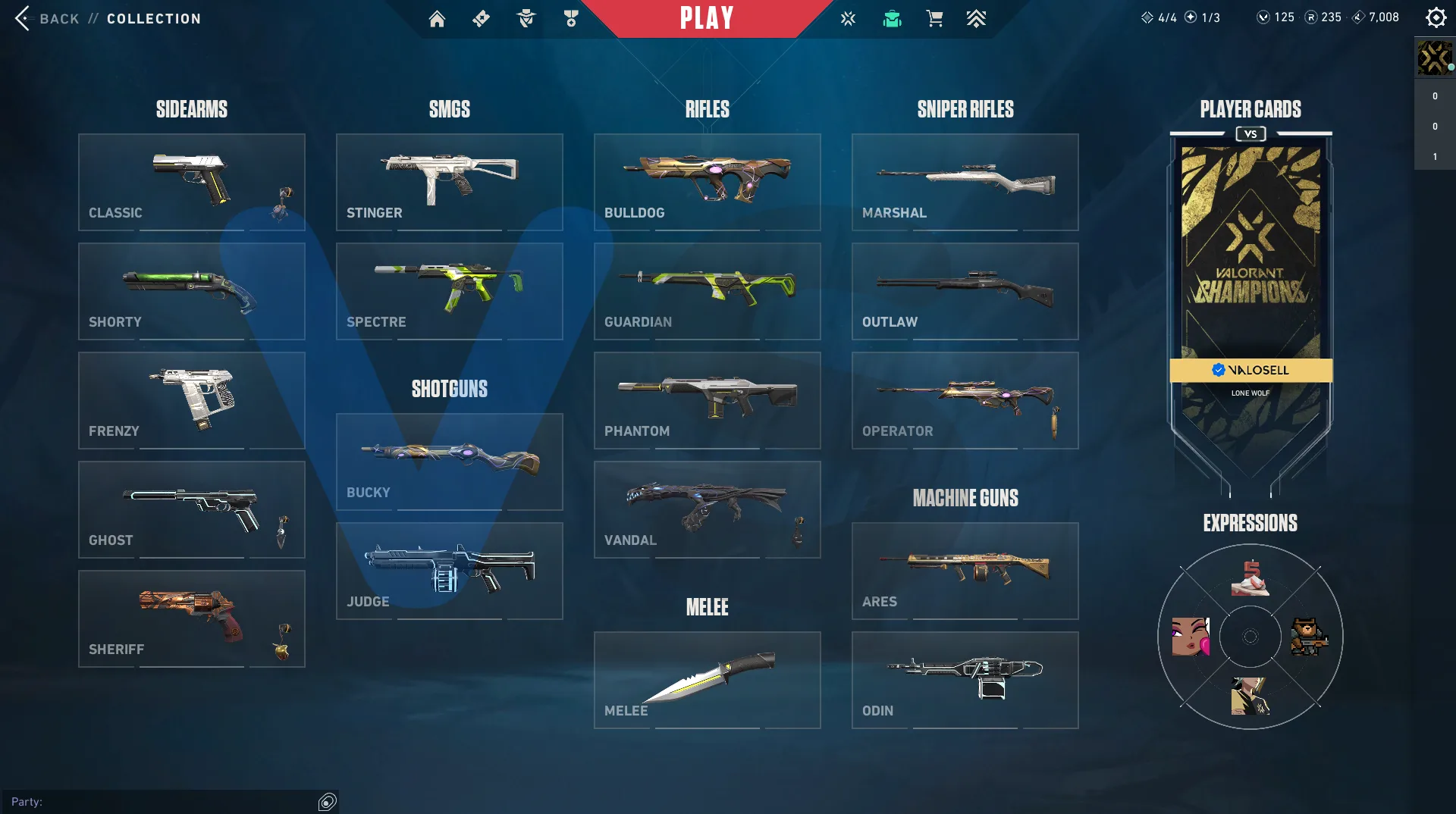This screenshot has width=1456, height=814.
Task: Select the Classic sidearm slot
Action: (x=191, y=182)
